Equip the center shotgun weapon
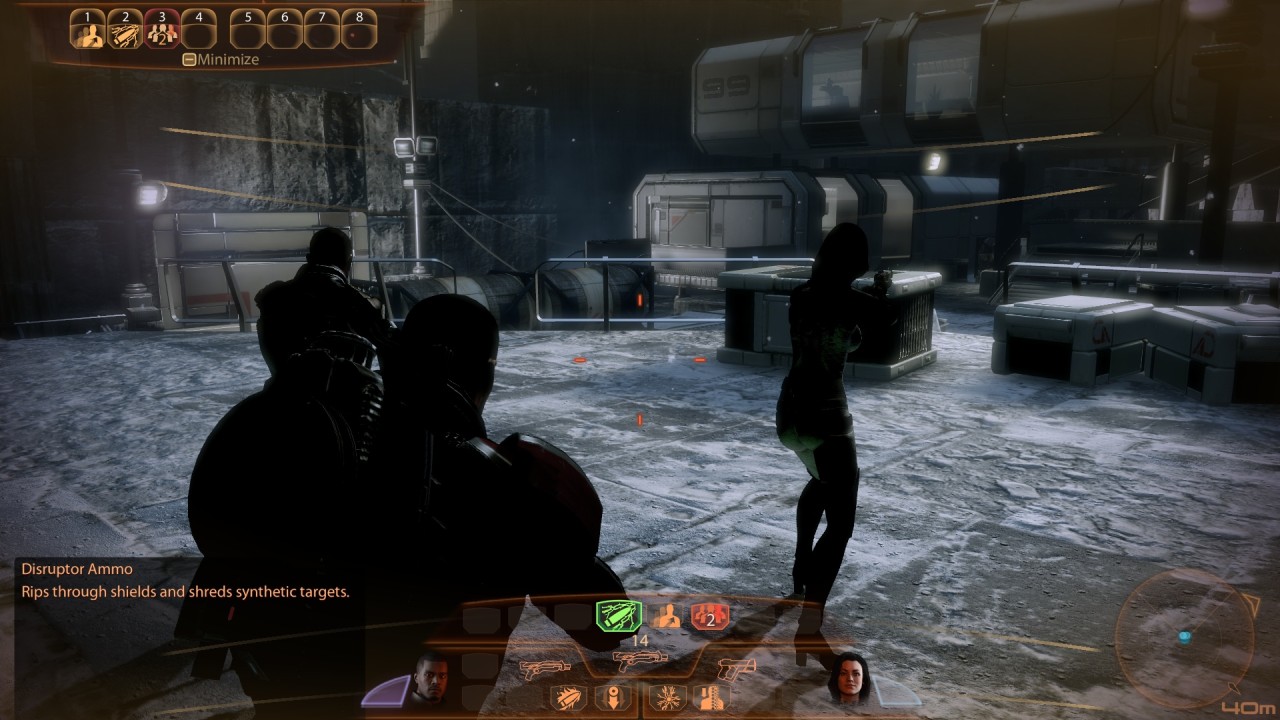 coord(640,662)
